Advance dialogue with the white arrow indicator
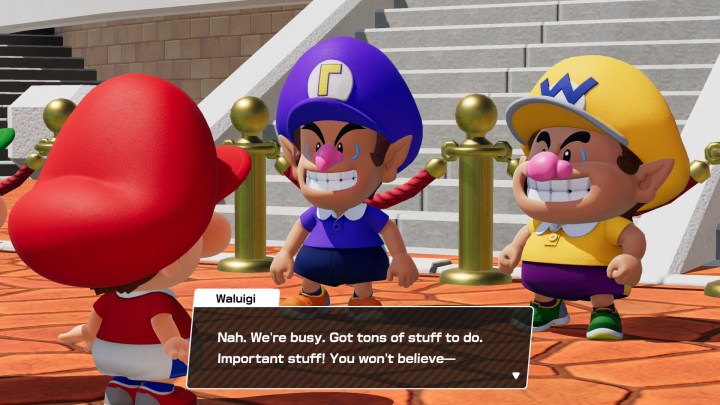The height and width of the screenshot is (405, 720). click(x=516, y=375)
